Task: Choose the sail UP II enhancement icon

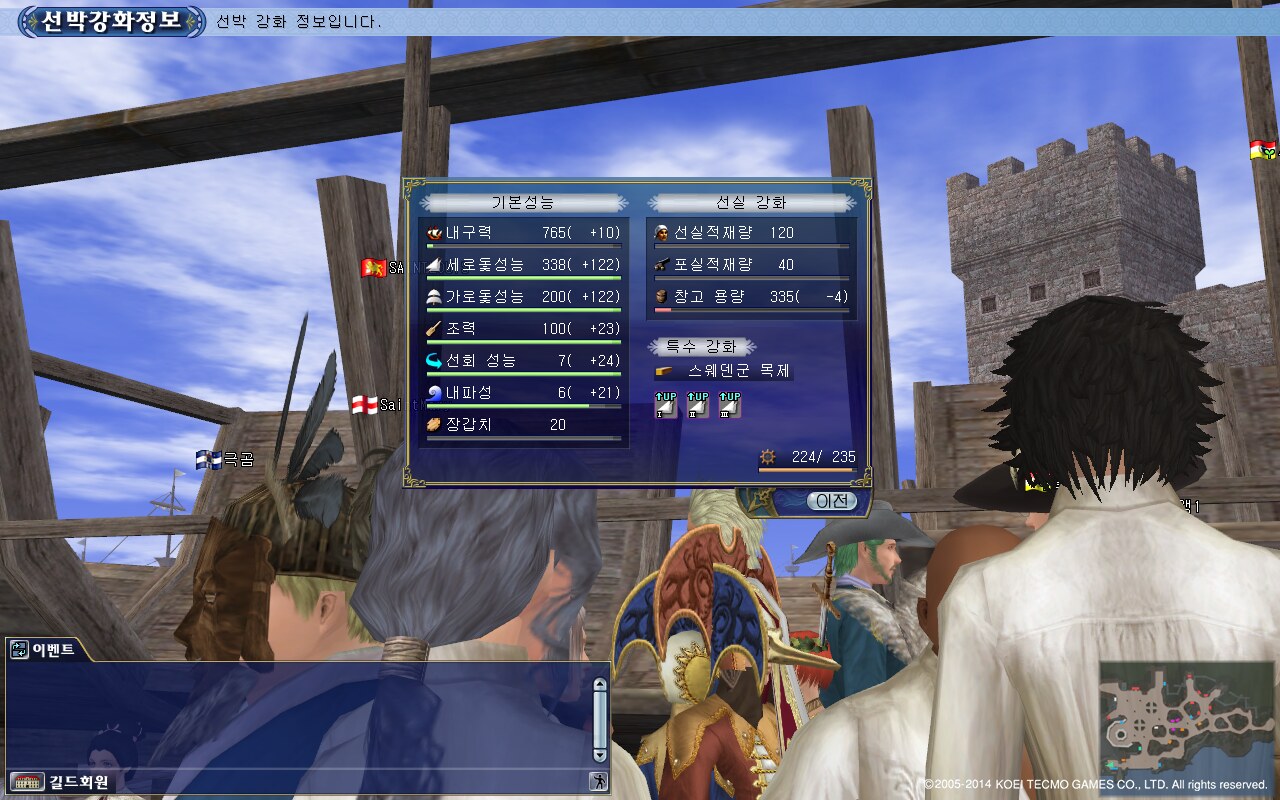Action: point(698,405)
